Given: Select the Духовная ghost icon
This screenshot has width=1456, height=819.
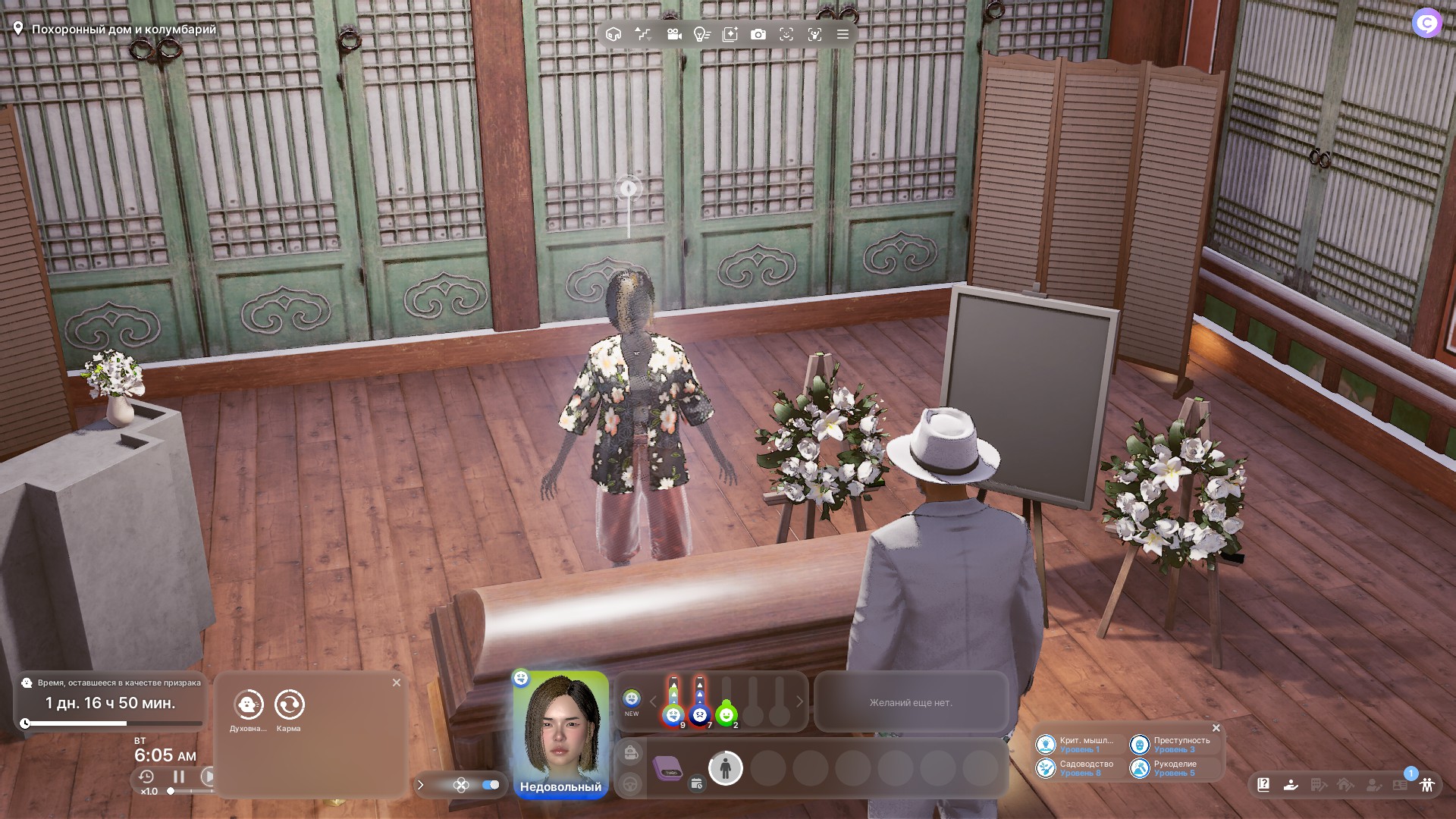Looking at the screenshot, I should click(x=248, y=704).
